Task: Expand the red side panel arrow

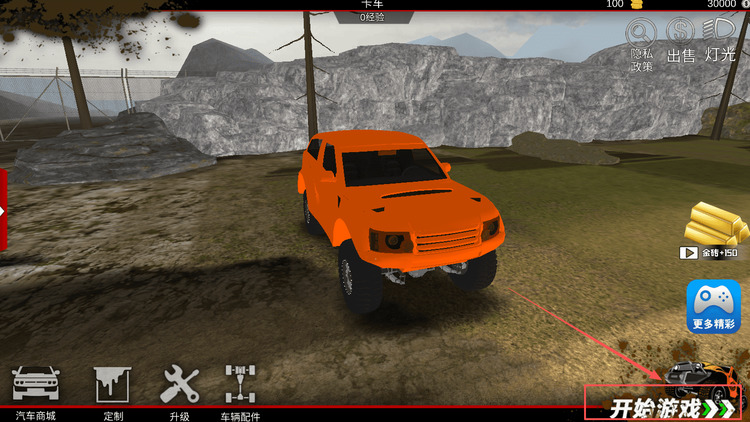Action: point(3,210)
